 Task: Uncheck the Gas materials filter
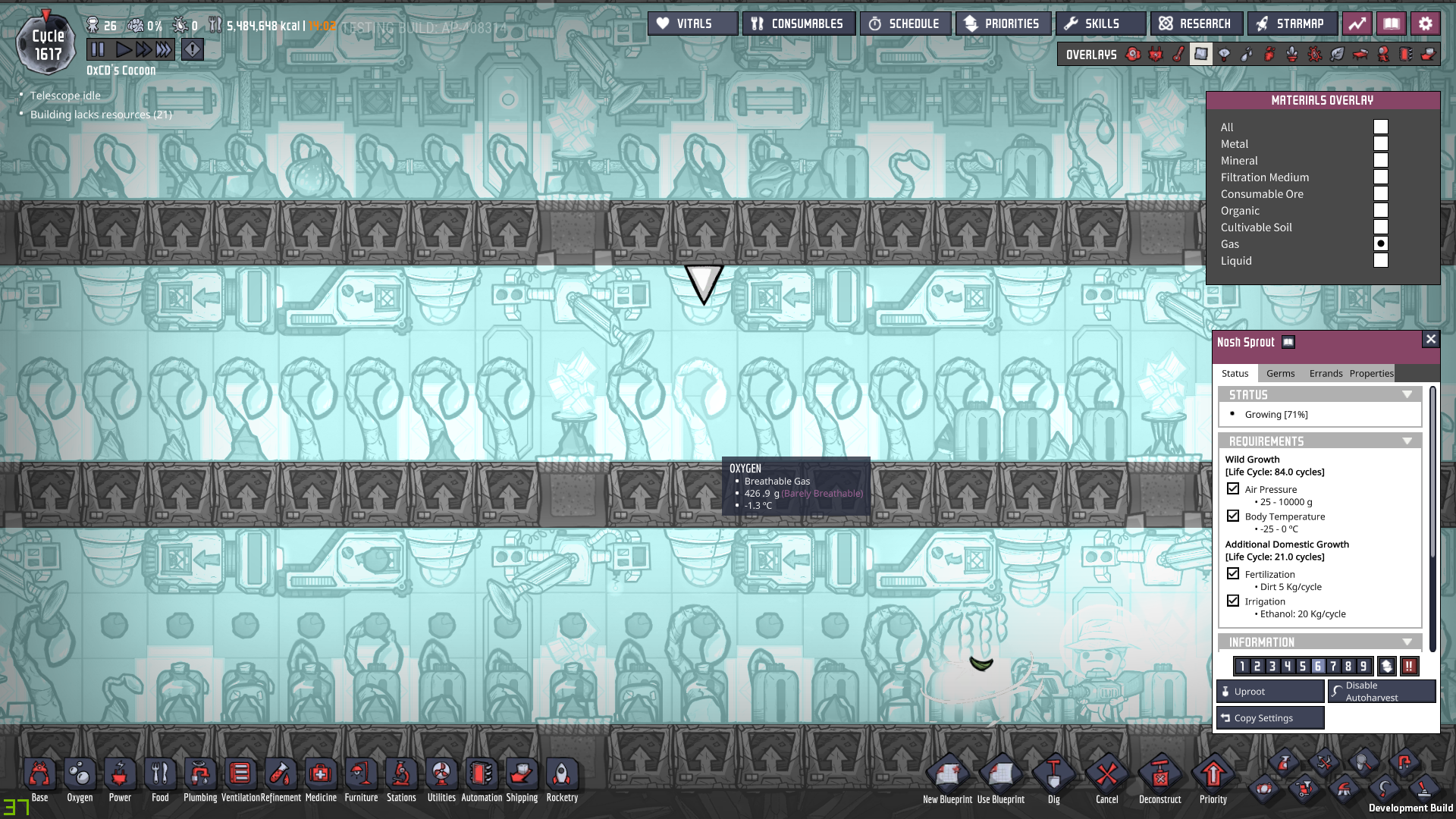tap(1381, 243)
